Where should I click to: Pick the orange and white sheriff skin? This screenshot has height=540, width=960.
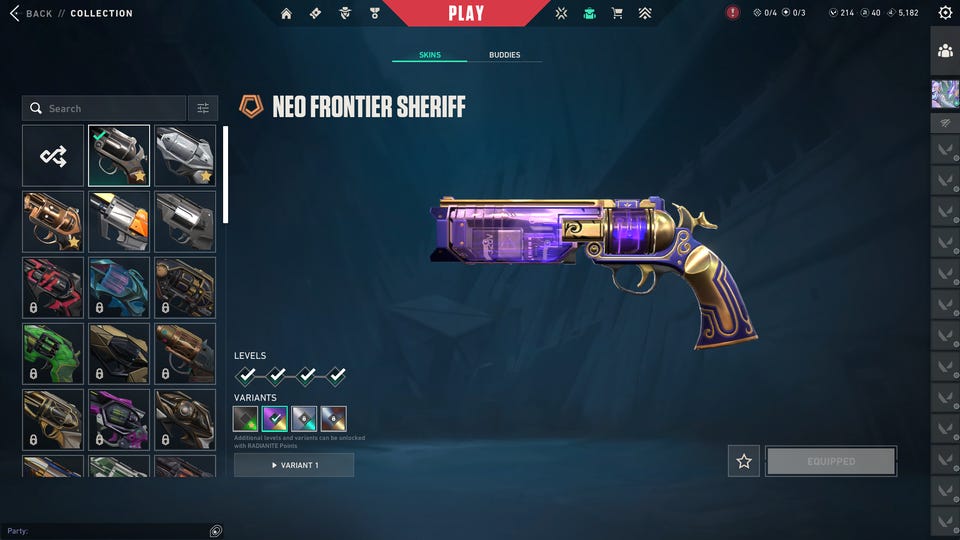click(119, 221)
